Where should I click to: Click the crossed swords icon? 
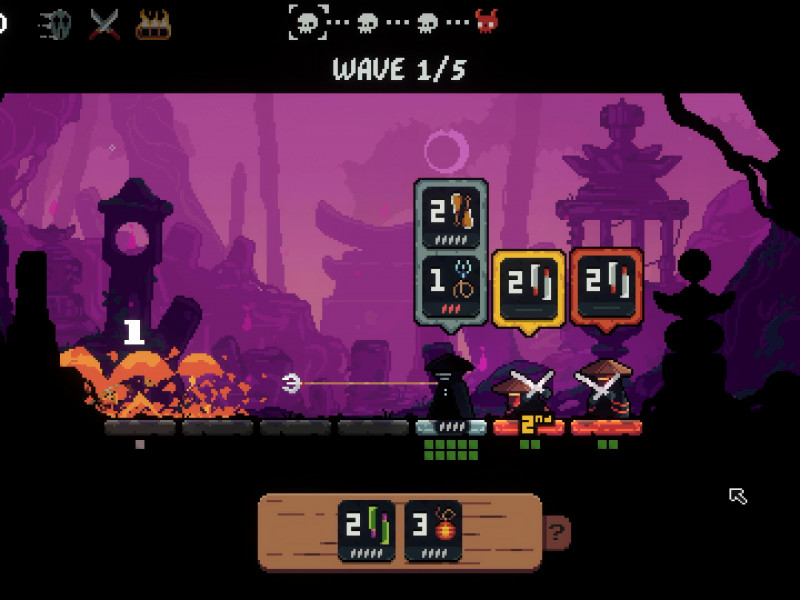[104, 23]
